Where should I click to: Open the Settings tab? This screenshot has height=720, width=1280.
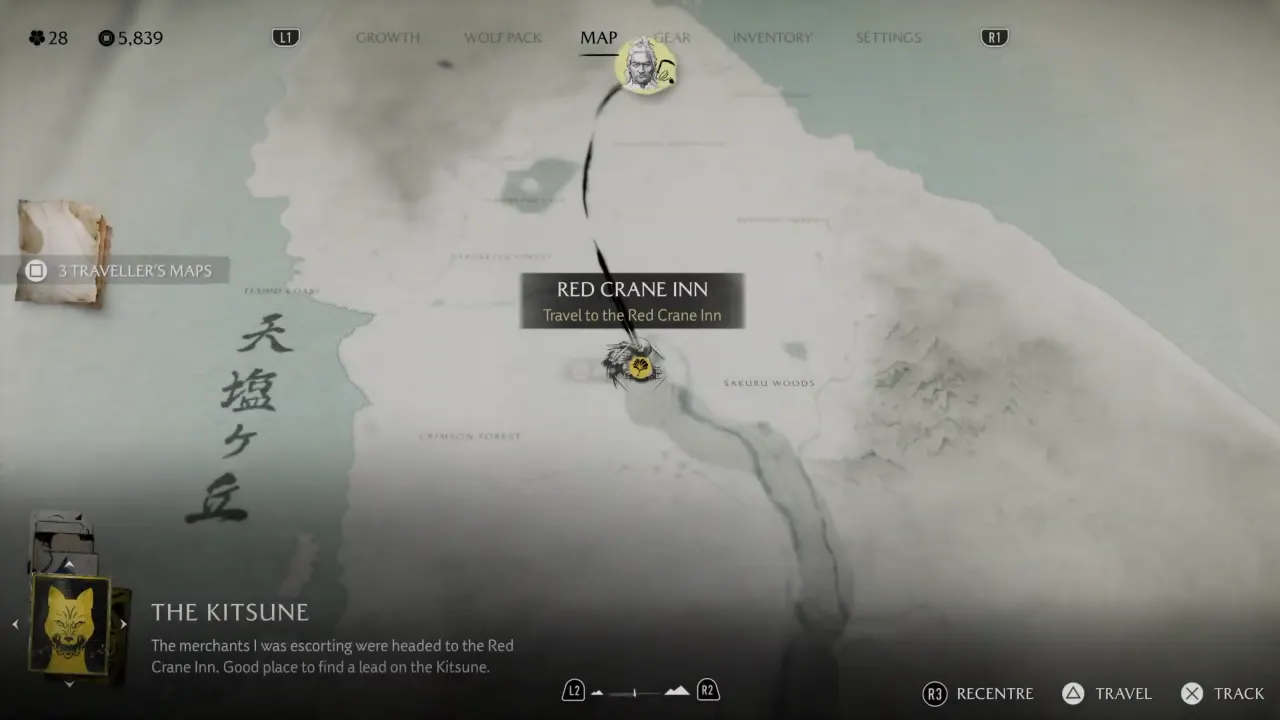(888, 38)
